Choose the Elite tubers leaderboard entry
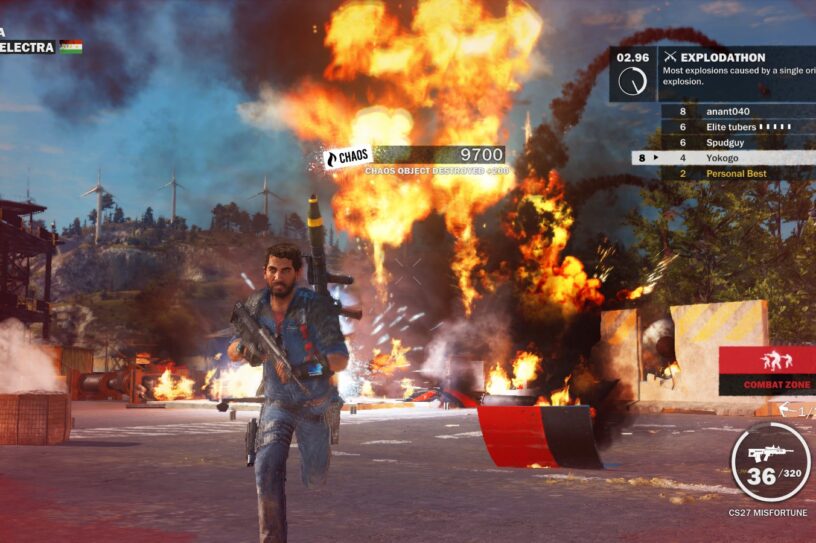This screenshot has height=543, width=816. 737,127
